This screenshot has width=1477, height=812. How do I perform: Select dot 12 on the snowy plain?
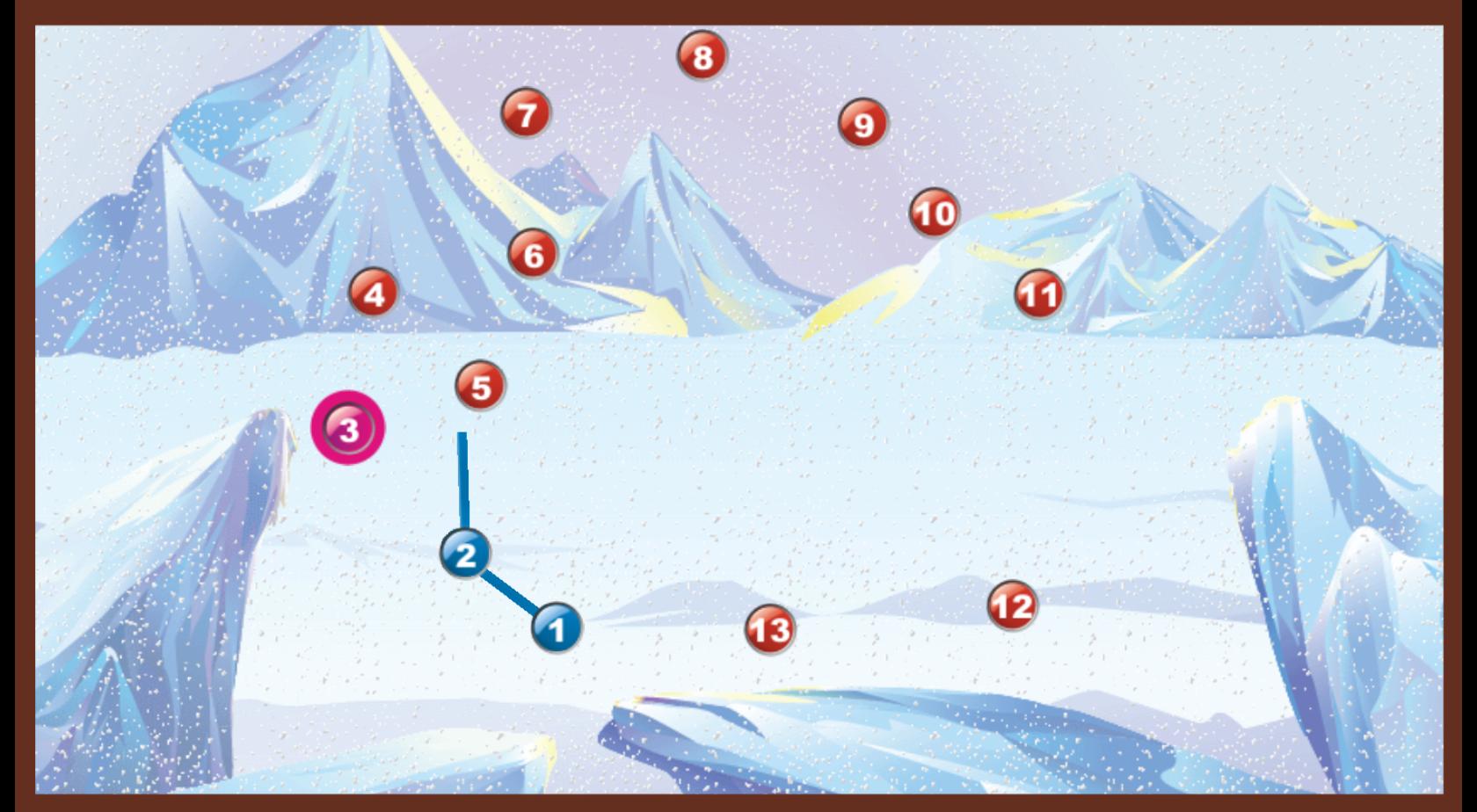pyautogui.click(x=1012, y=606)
